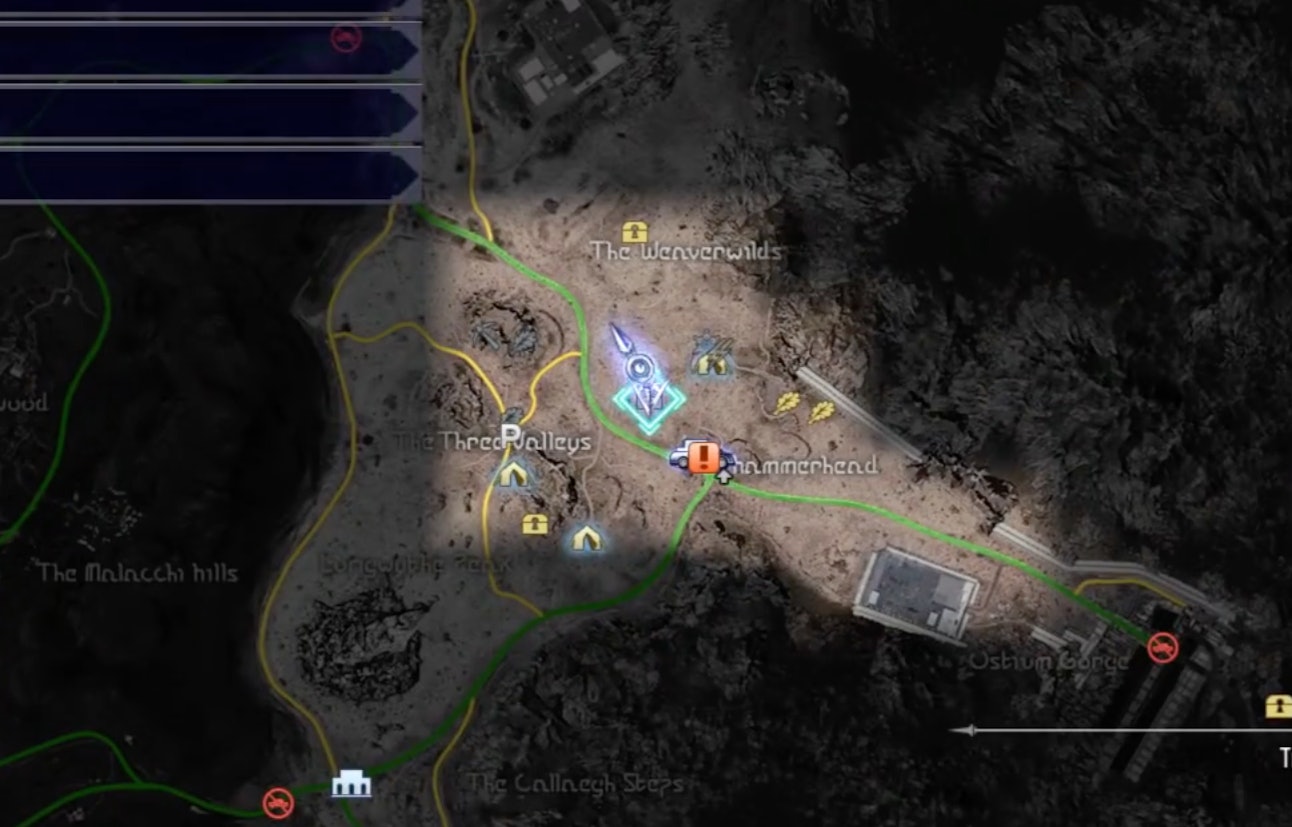
Task: Select the treasure marker at the right edge
Action: click(x=1278, y=706)
